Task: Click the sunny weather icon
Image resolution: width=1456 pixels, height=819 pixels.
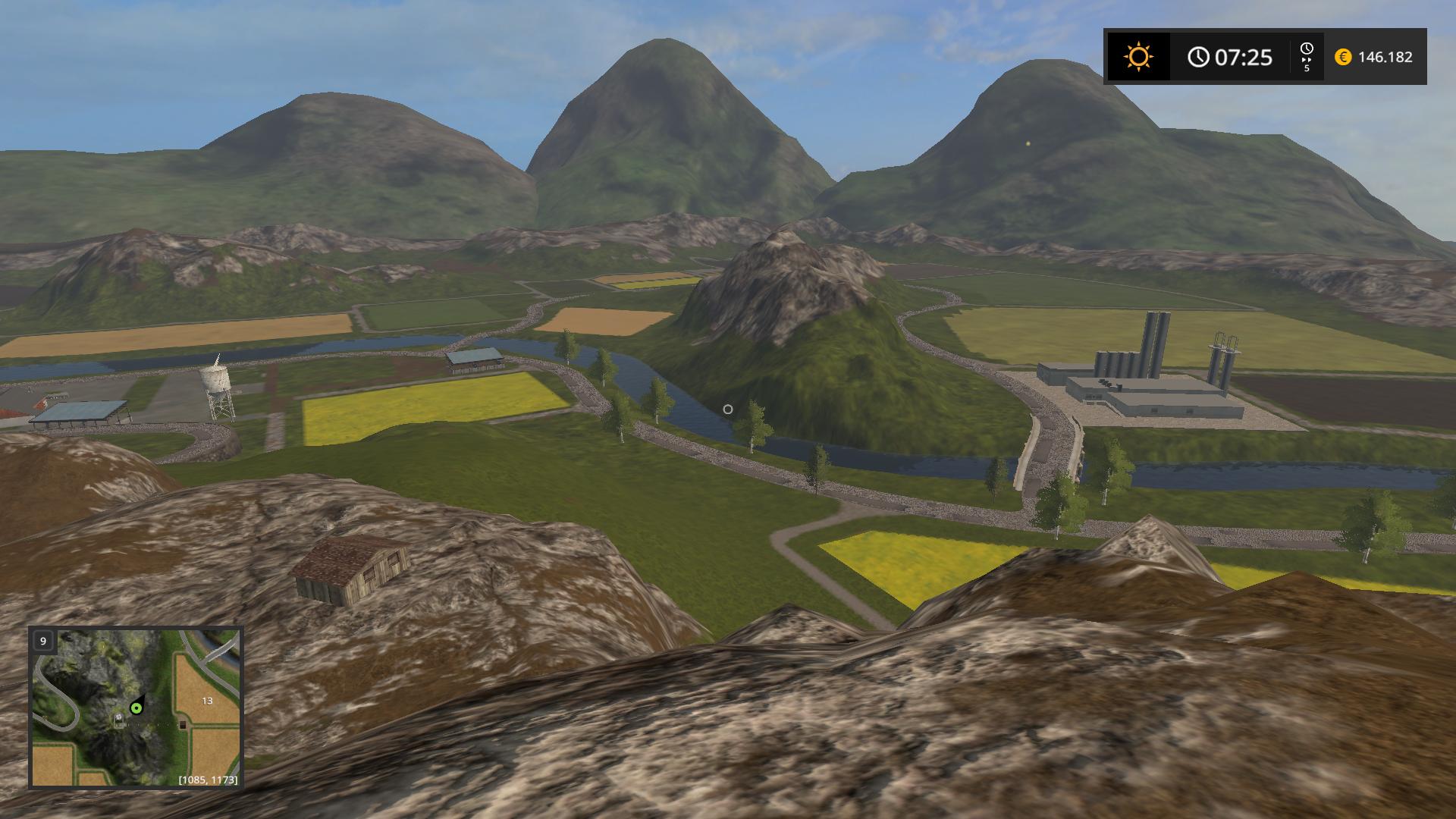Action: pyautogui.click(x=1138, y=57)
